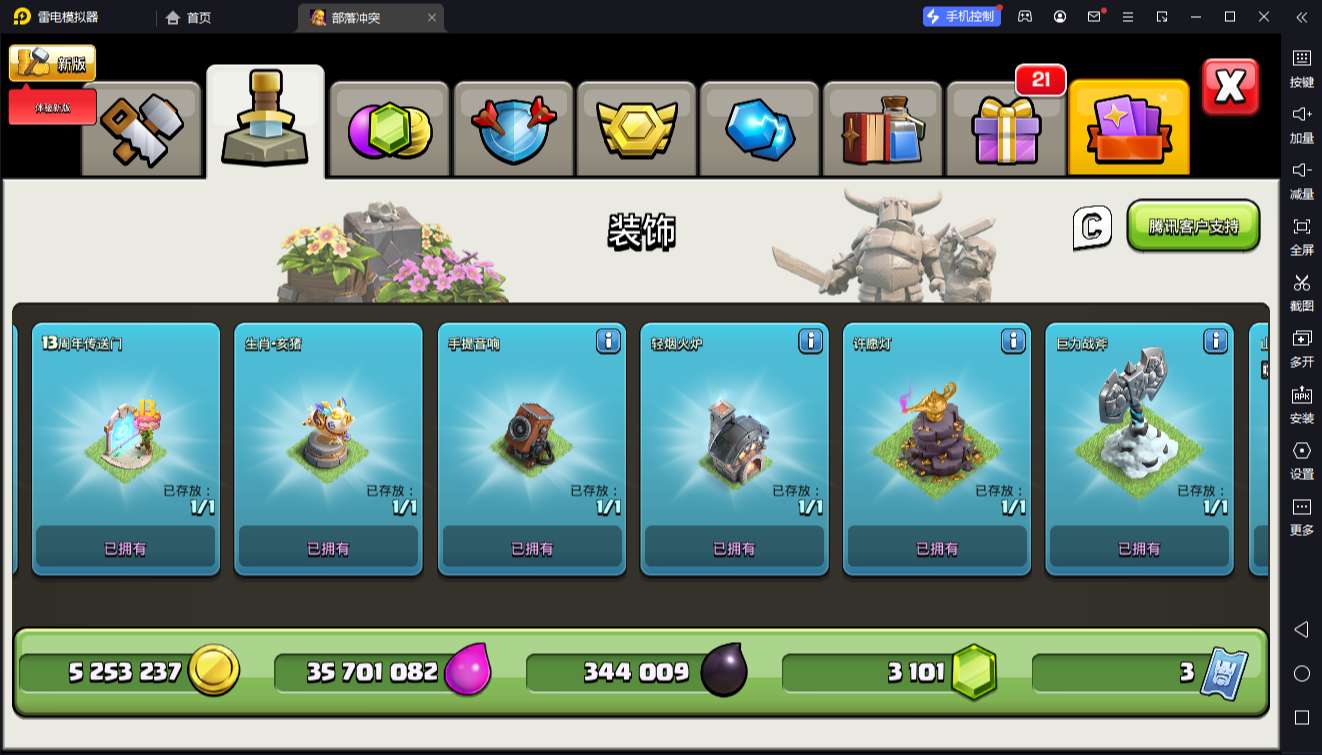Click the 新版 hammer button
Screen dimensions: 1322x755
(52, 64)
